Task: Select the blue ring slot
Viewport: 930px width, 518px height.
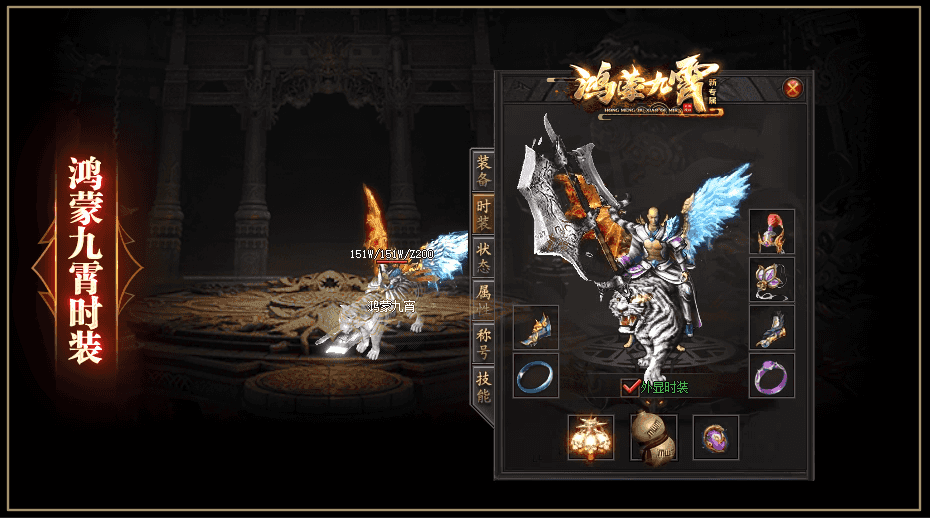Action: 536,376
